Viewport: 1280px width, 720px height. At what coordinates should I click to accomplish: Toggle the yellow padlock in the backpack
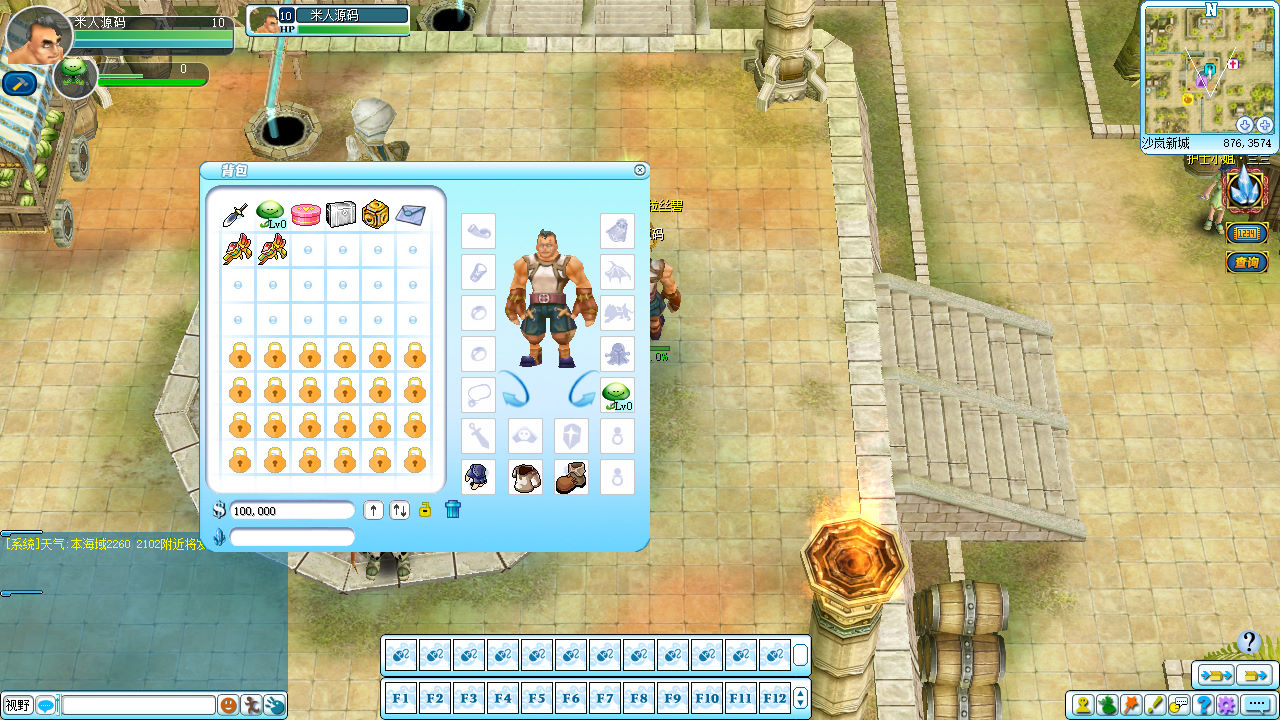[425, 510]
